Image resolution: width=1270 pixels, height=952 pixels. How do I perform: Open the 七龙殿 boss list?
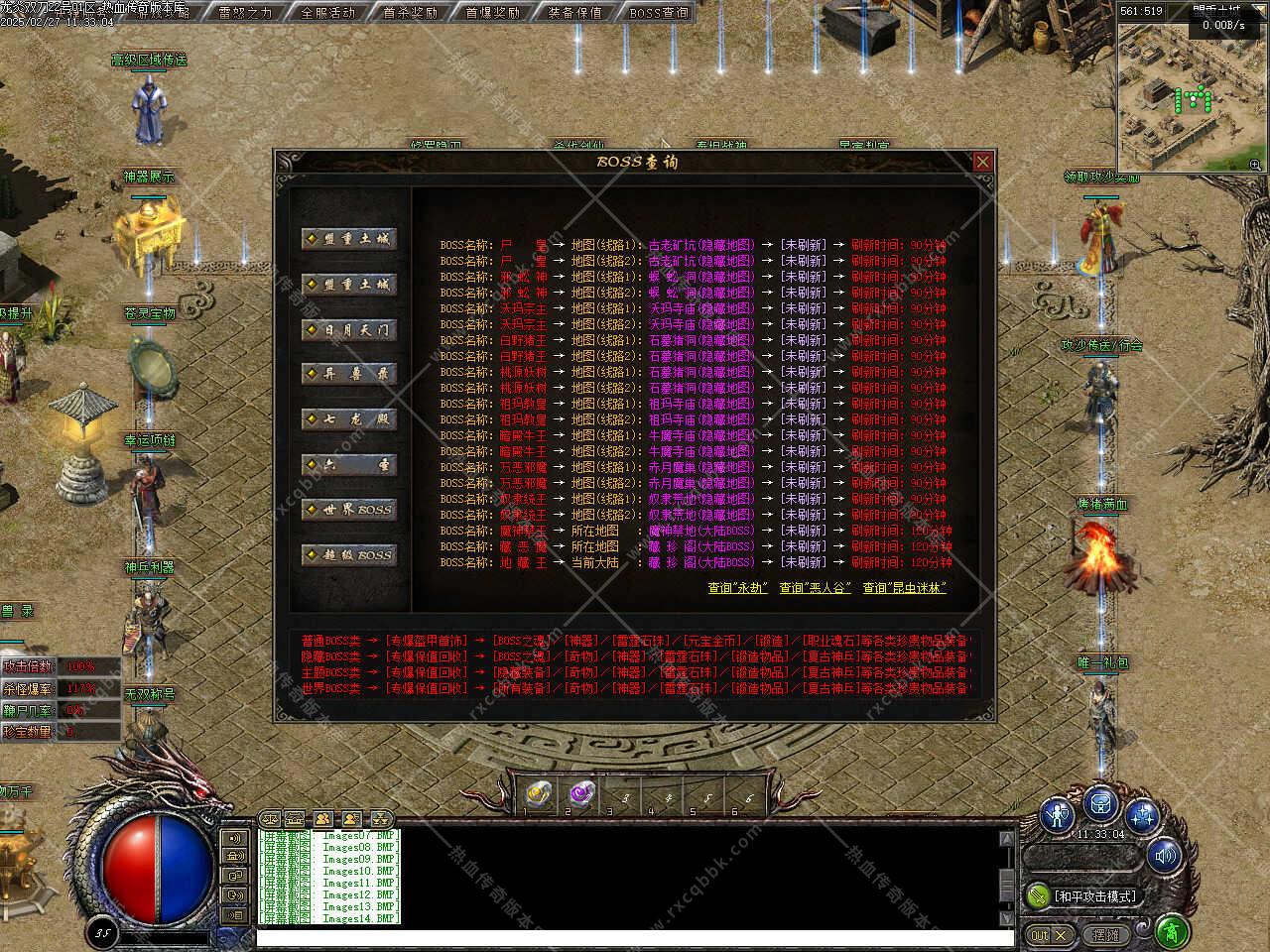pyautogui.click(x=350, y=419)
